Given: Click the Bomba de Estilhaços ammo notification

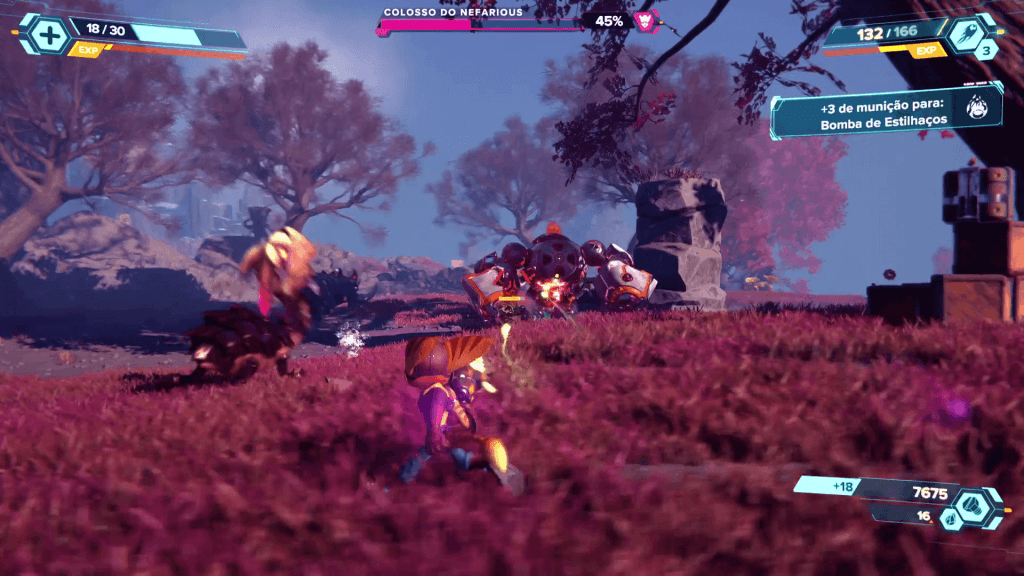Looking at the screenshot, I should pos(872,111).
